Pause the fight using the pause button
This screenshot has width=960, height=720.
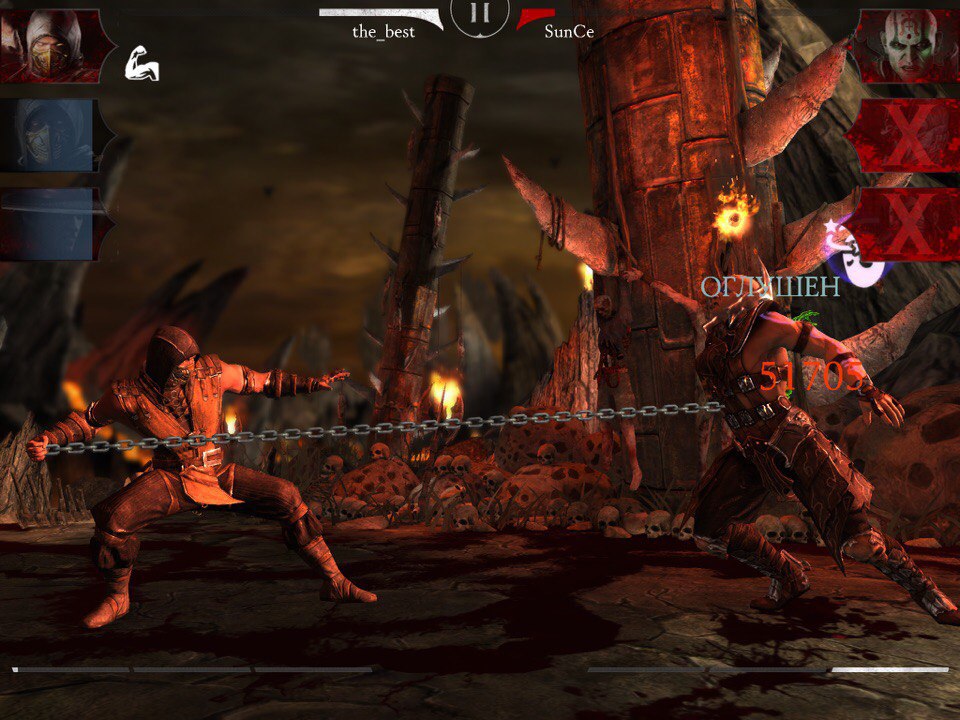480,15
